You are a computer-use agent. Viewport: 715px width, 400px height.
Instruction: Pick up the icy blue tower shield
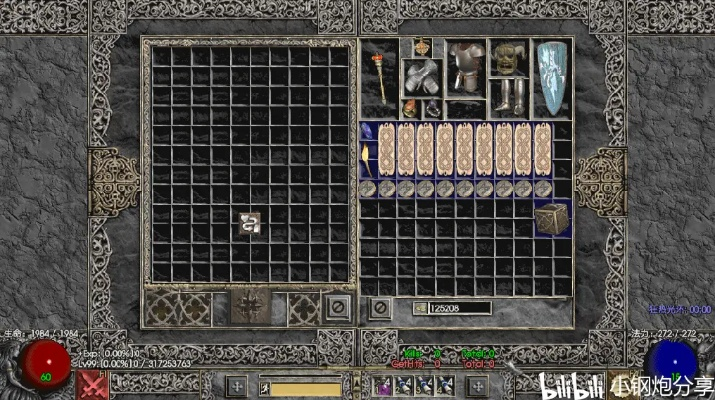point(549,76)
